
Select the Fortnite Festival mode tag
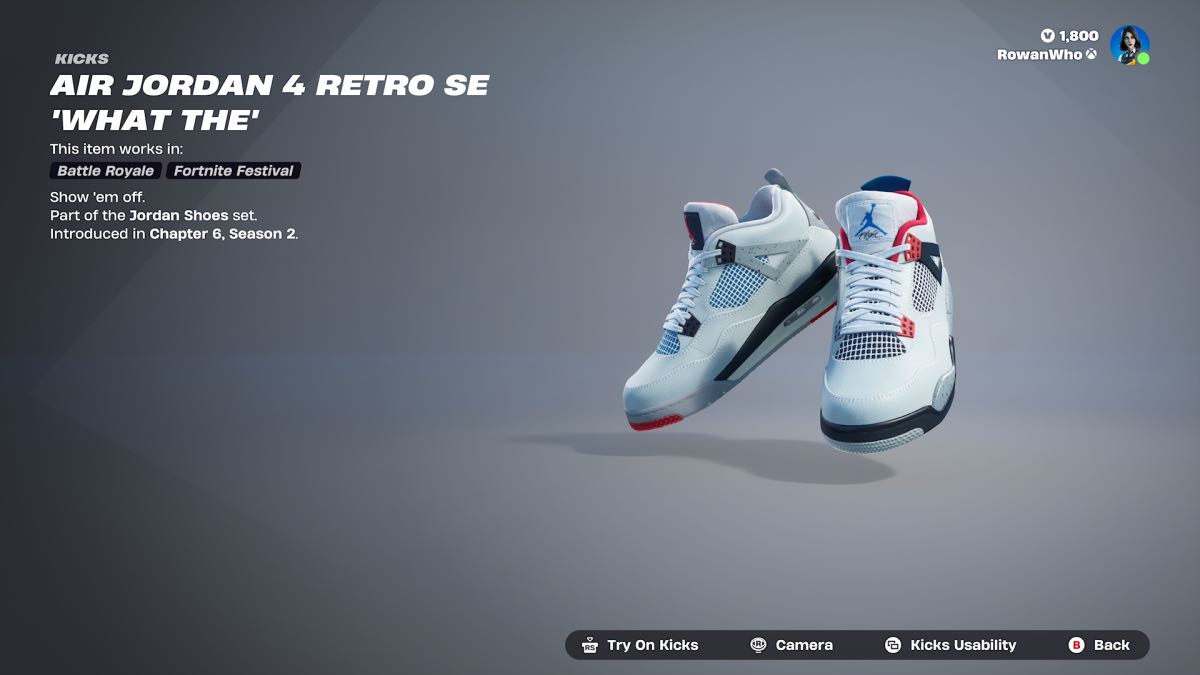point(233,171)
